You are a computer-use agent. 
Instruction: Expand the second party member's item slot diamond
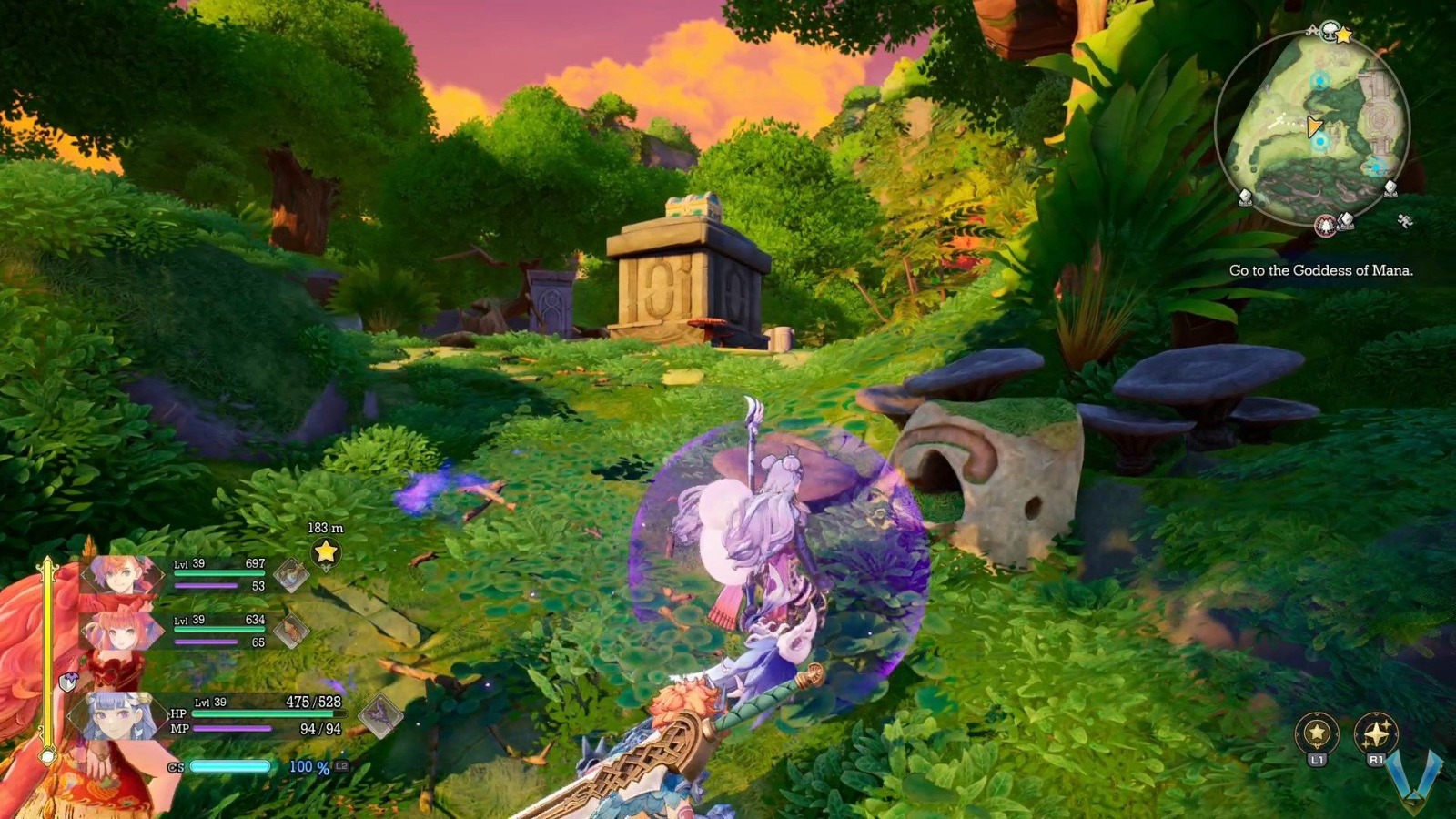[x=291, y=631]
